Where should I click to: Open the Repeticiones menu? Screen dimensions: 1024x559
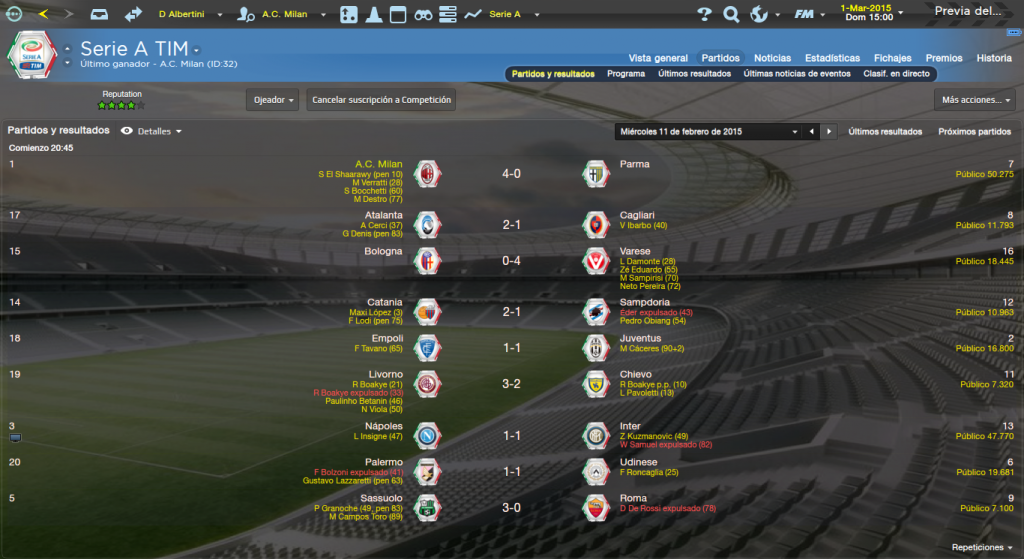click(x=982, y=548)
